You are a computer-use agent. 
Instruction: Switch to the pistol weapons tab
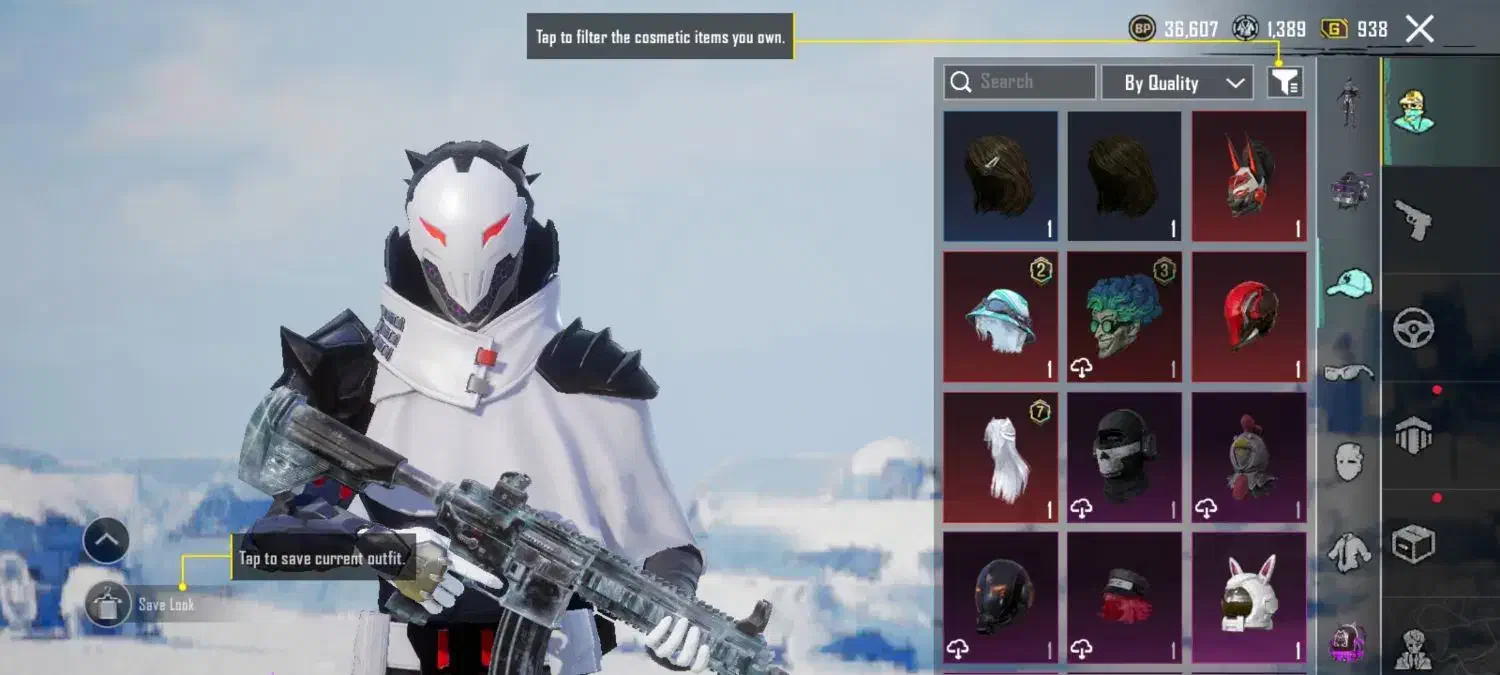tap(1413, 218)
